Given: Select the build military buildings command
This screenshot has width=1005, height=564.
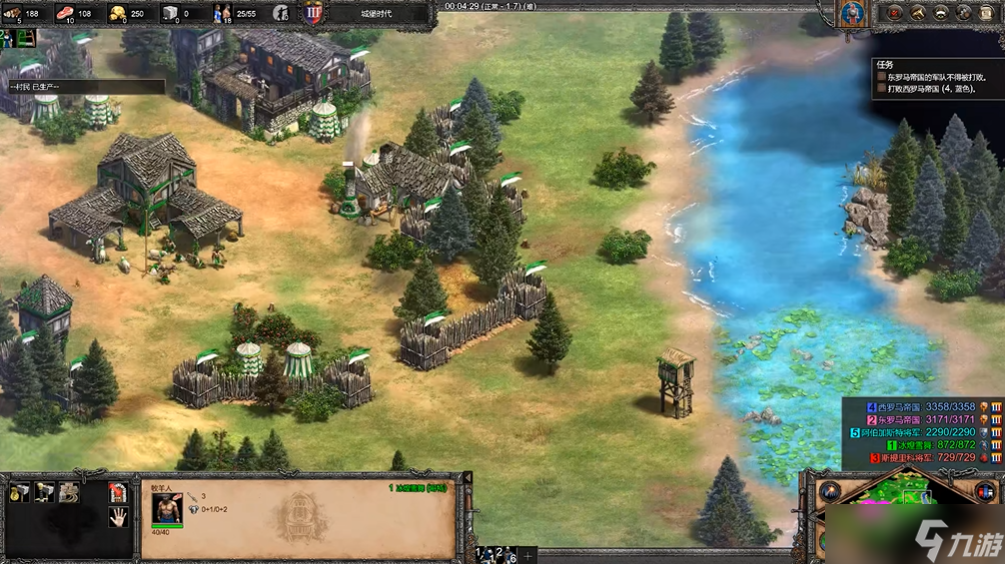Looking at the screenshot, I should pos(44,492).
